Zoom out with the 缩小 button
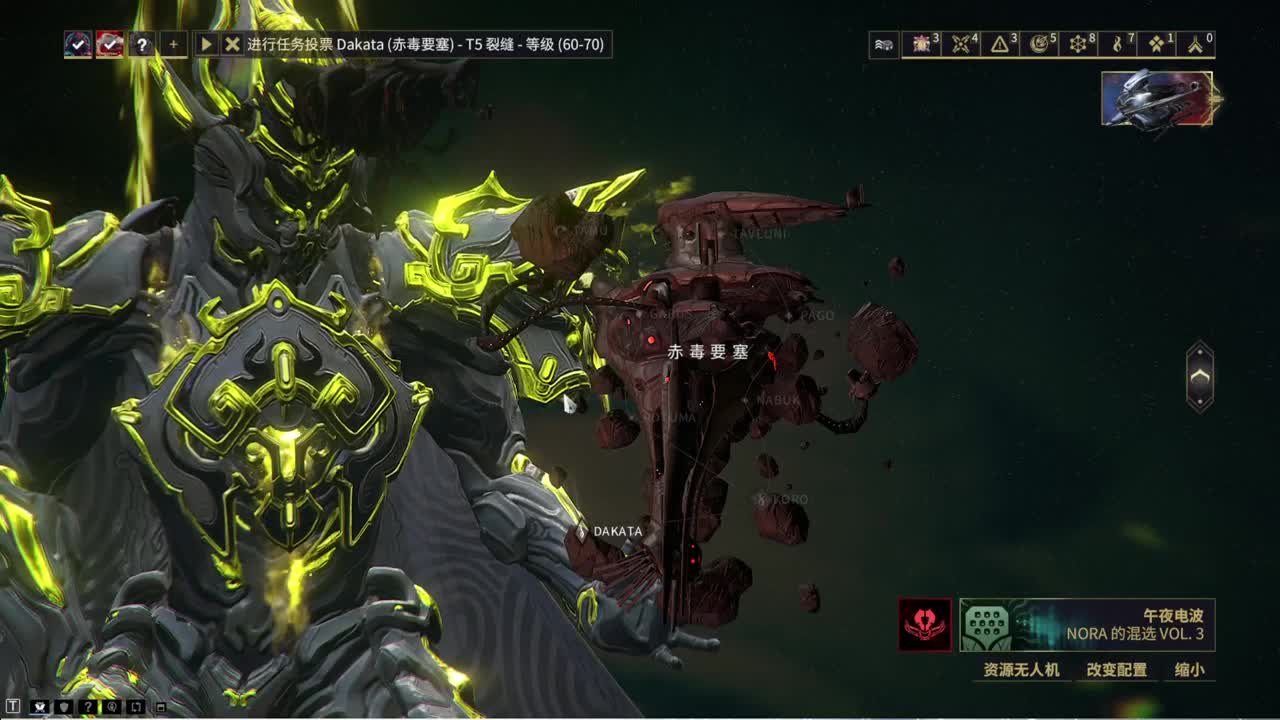 click(1189, 670)
